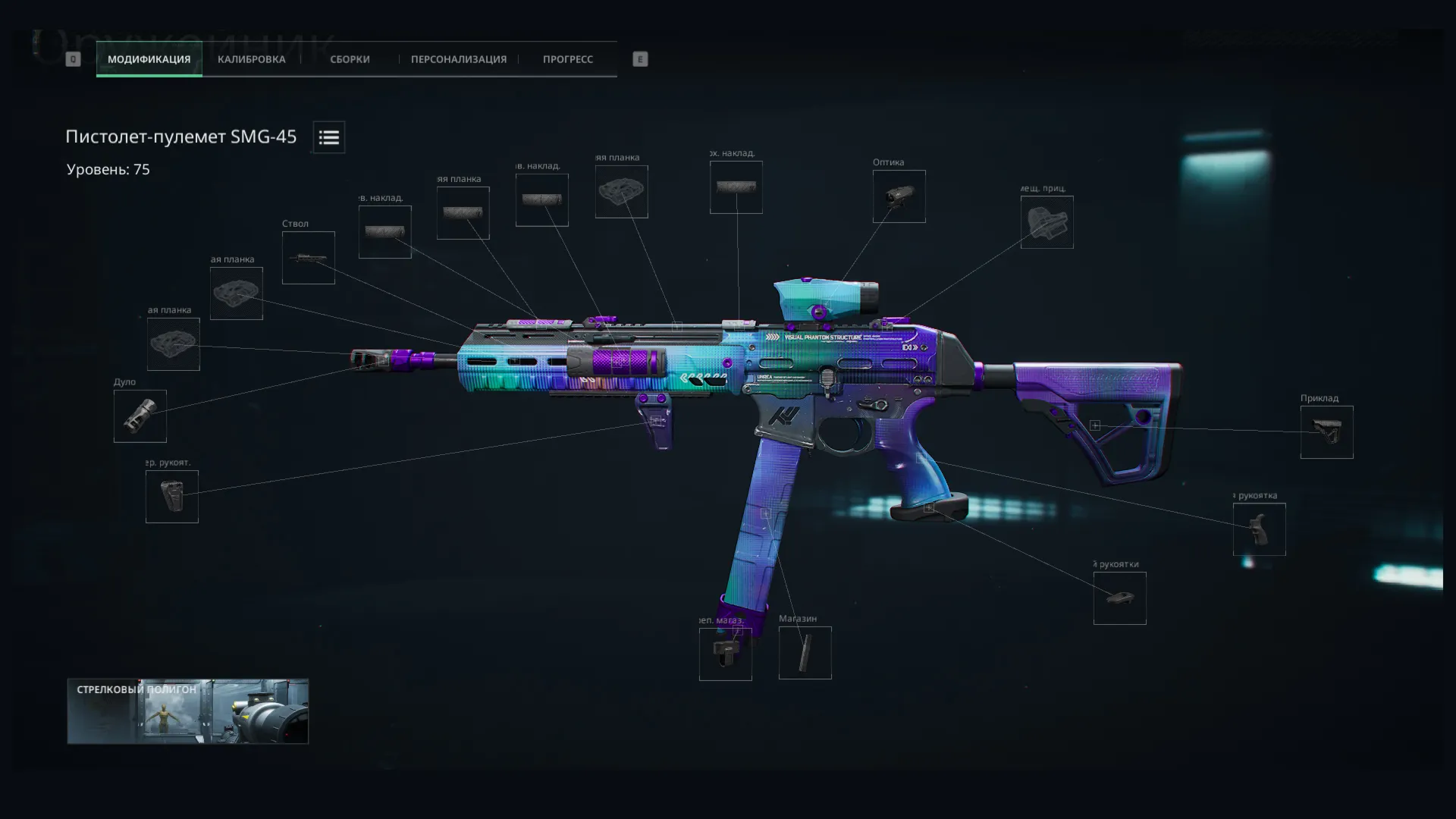Show the Прогресс tab

[x=567, y=59]
